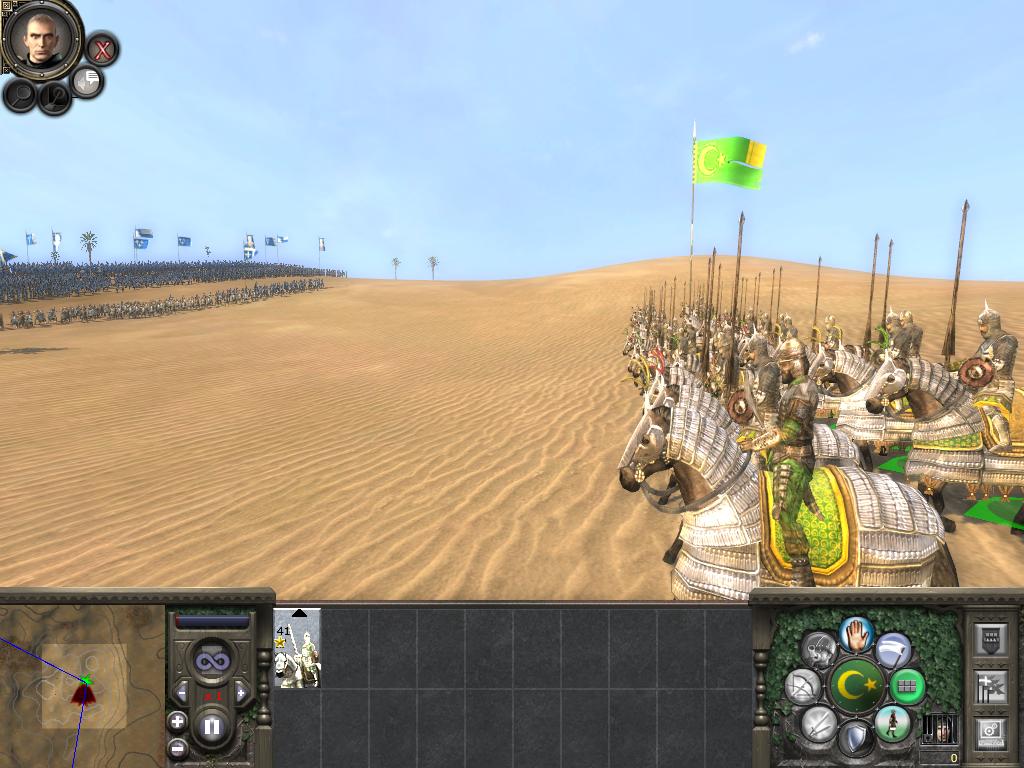Decrease the game speed
Viewport: 1024px width, 768px height.
pos(182,692)
